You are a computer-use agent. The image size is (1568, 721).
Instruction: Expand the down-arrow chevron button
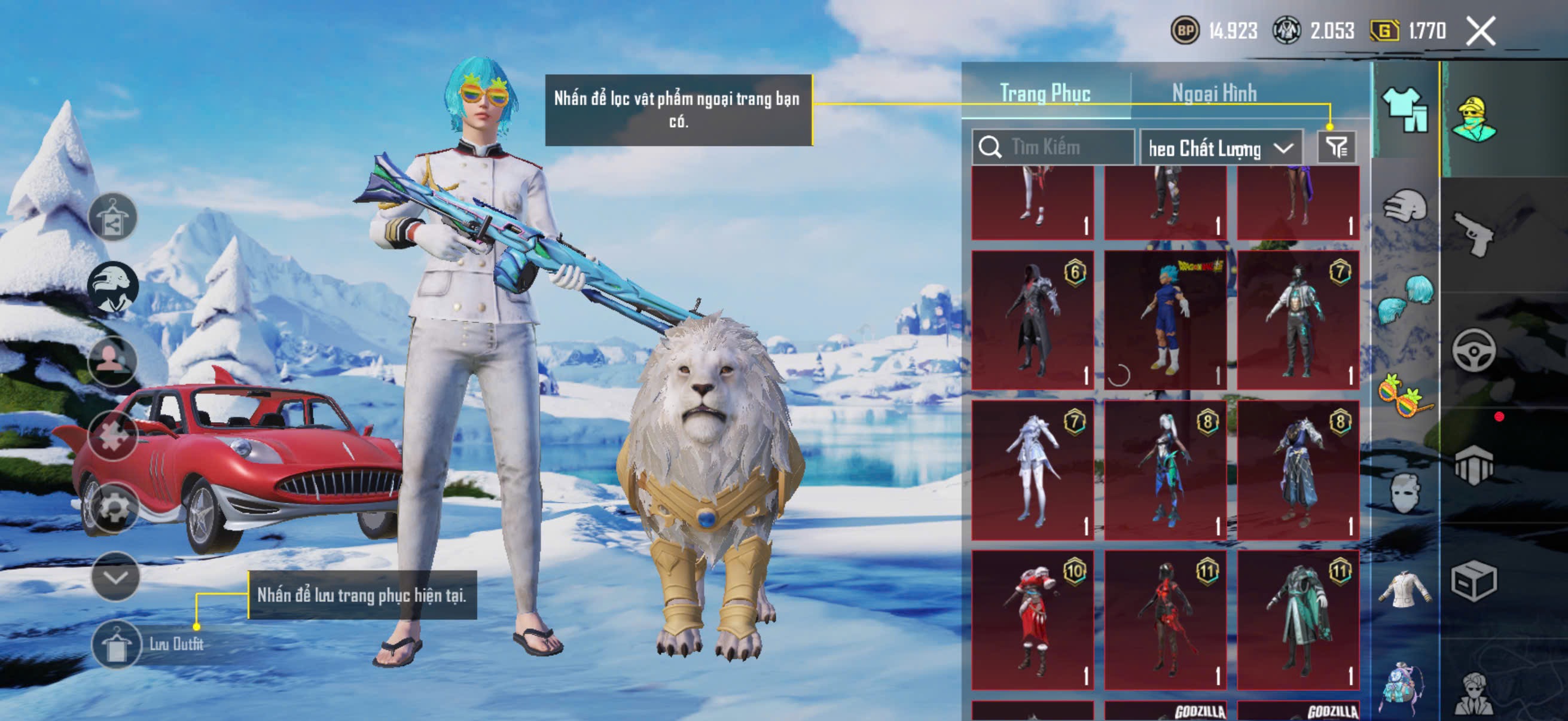click(115, 576)
